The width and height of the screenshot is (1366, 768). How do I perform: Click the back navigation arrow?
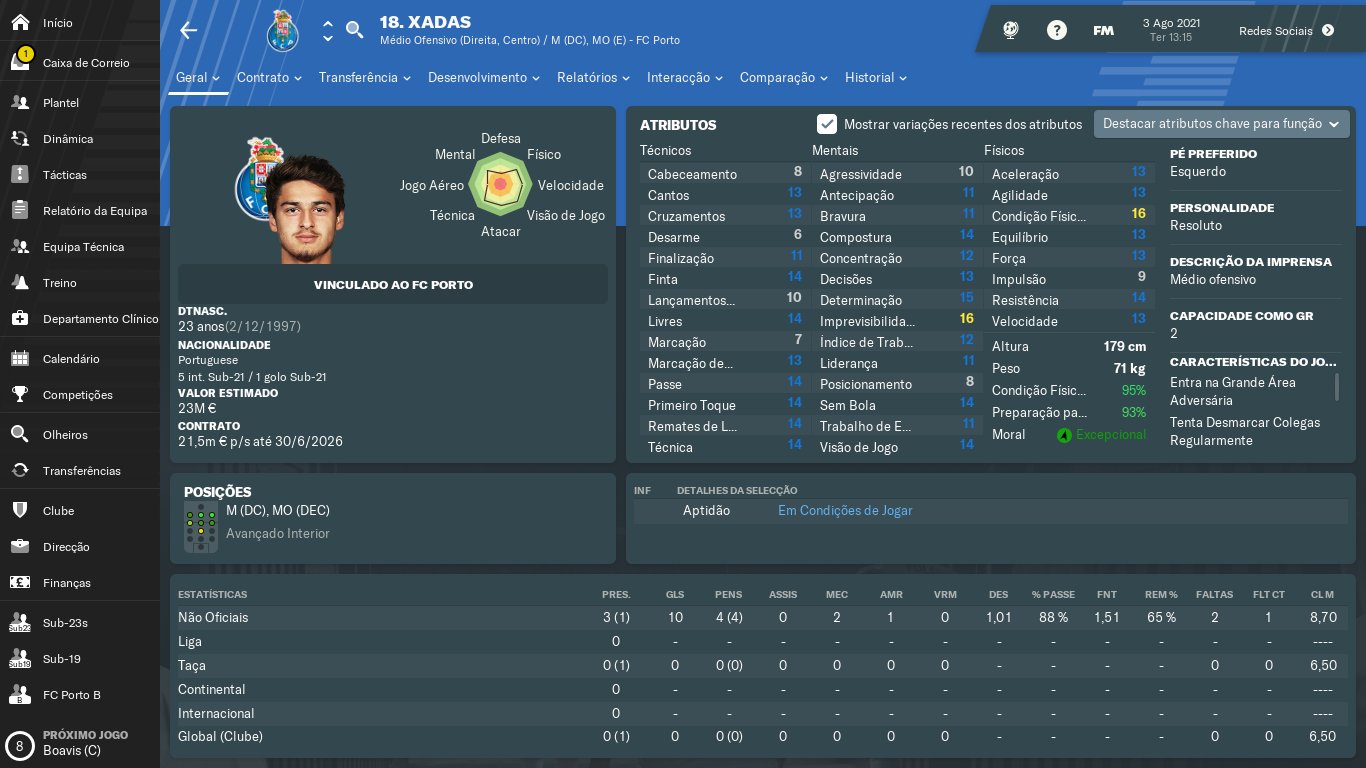coord(188,30)
